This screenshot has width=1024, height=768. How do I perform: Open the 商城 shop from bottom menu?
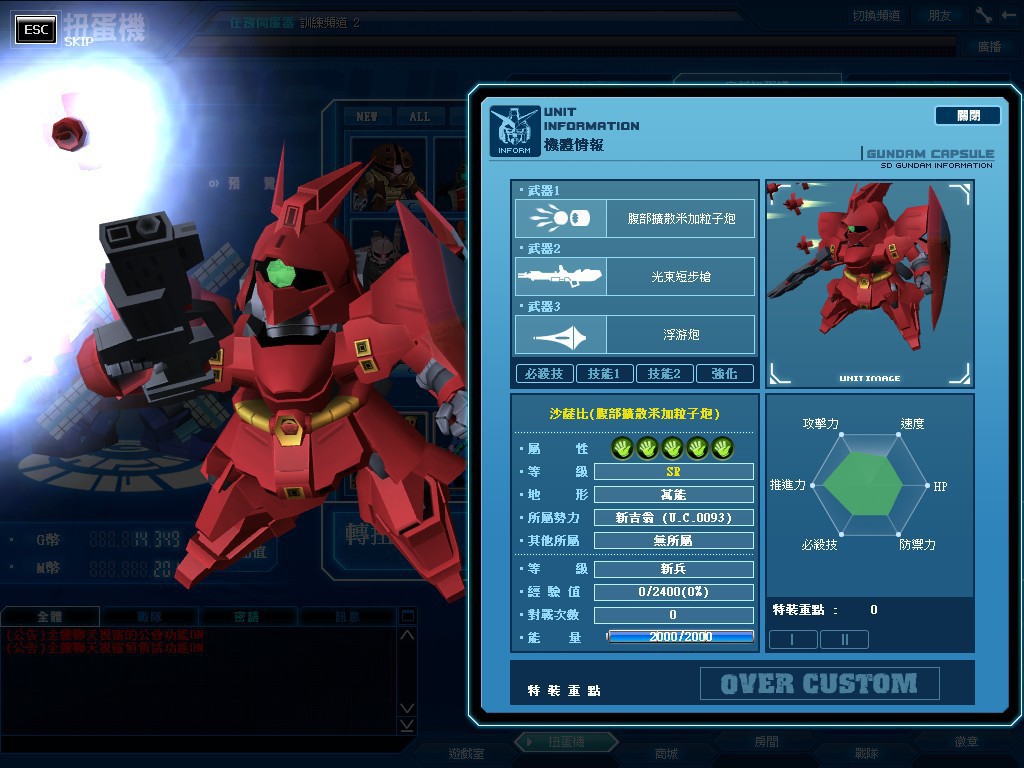coord(665,753)
